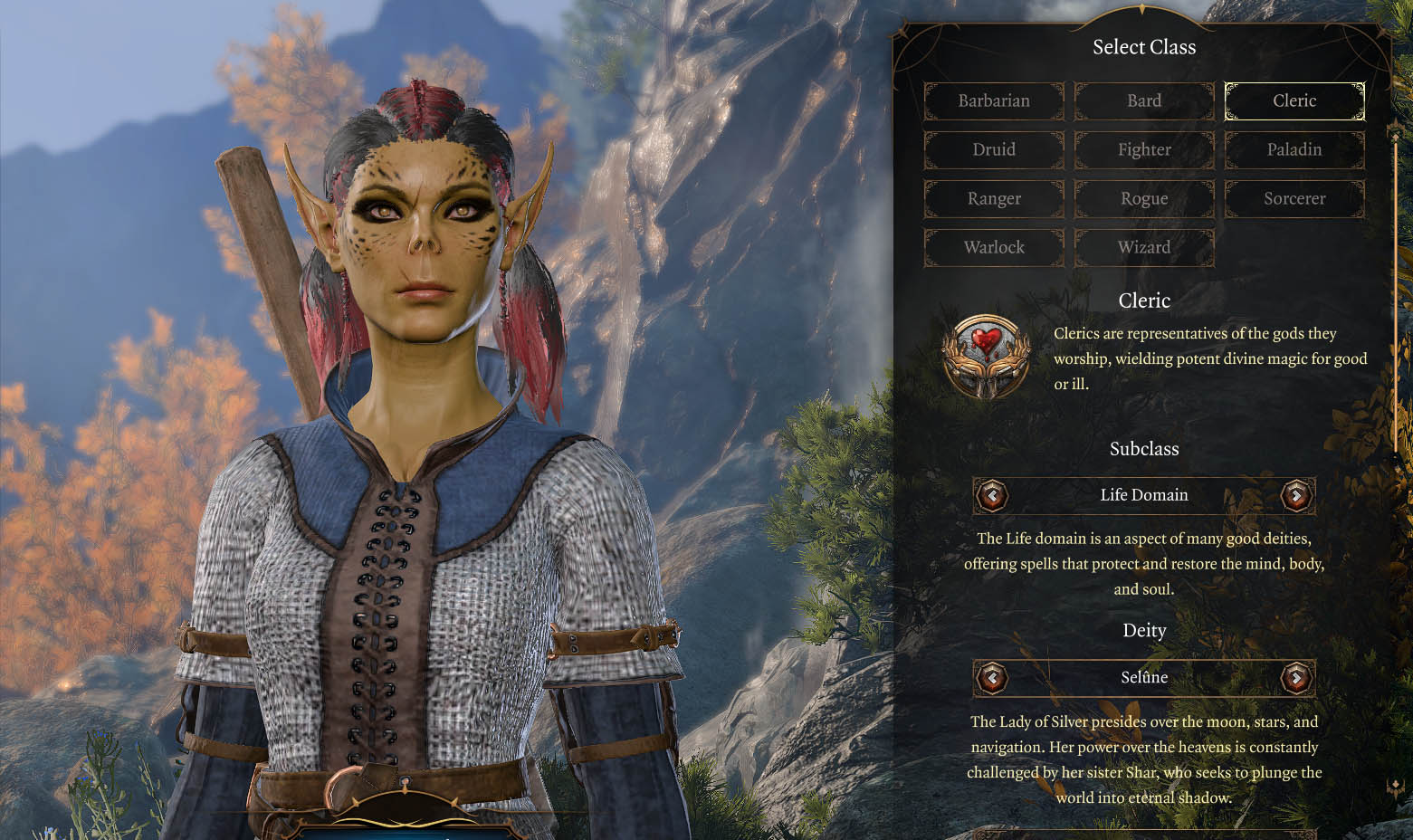The height and width of the screenshot is (840, 1413).
Task: Pick the Warlock class
Action: tap(994, 247)
